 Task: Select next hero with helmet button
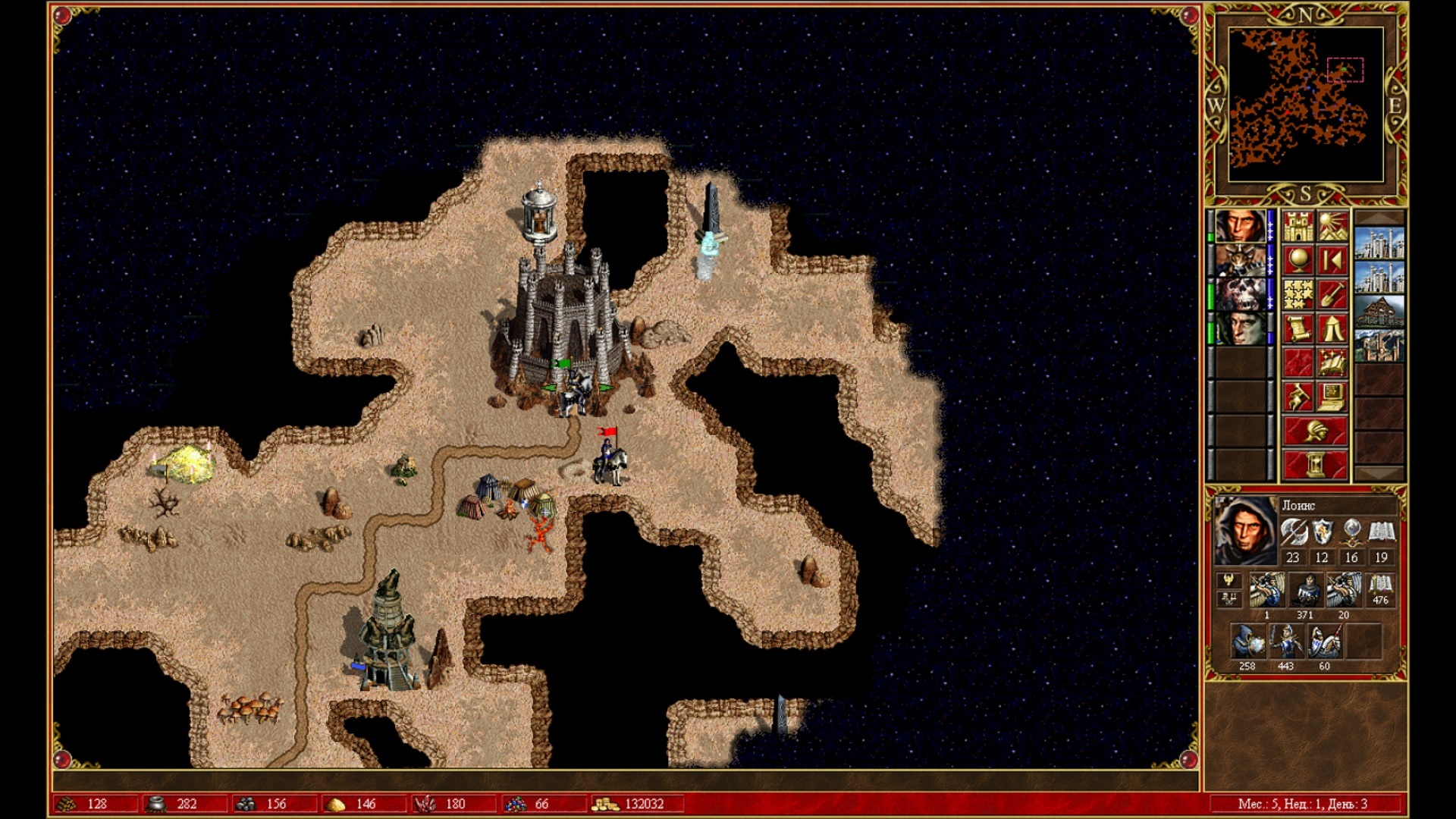point(1315,431)
